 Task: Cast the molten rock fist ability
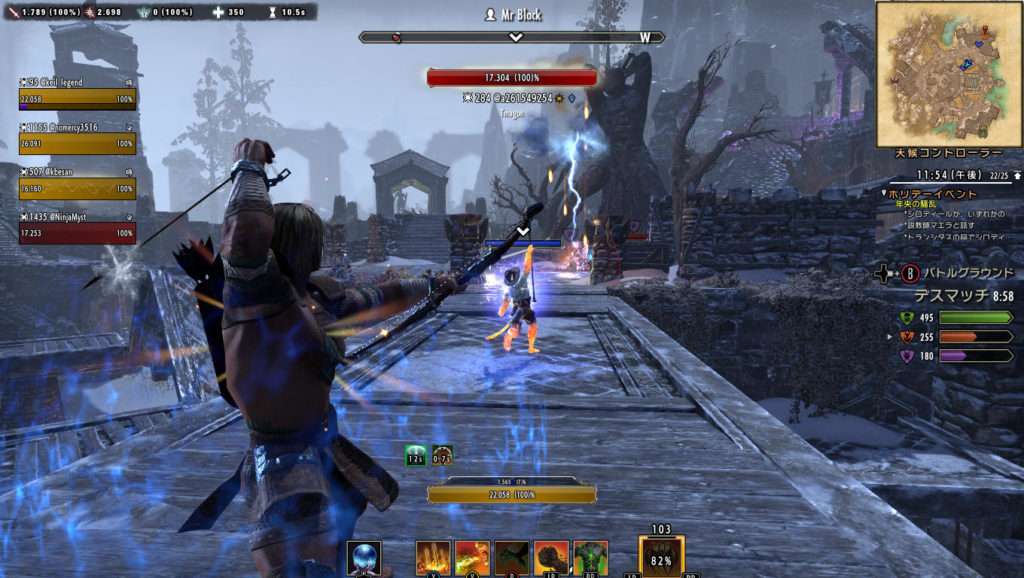click(x=551, y=557)
